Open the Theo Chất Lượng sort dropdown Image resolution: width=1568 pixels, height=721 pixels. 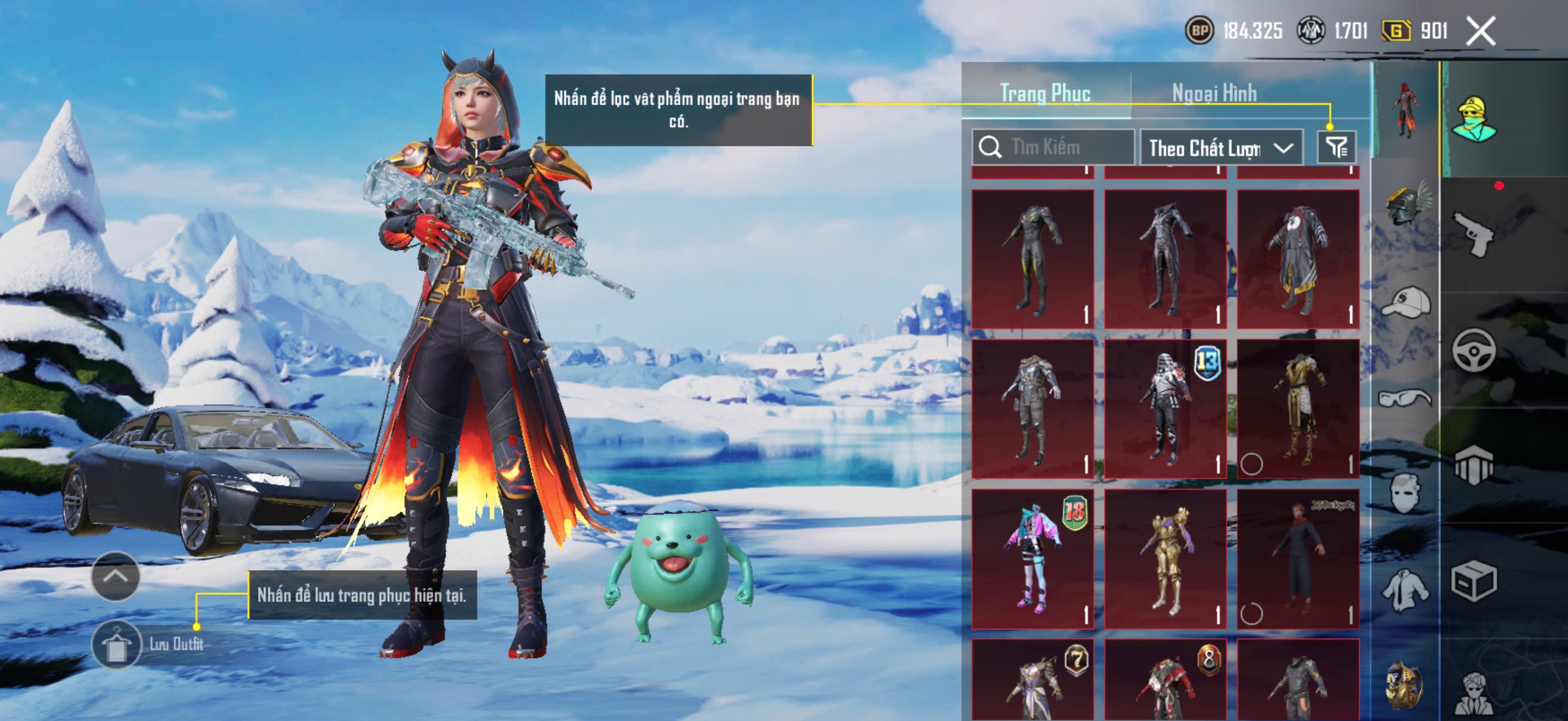1221,148
